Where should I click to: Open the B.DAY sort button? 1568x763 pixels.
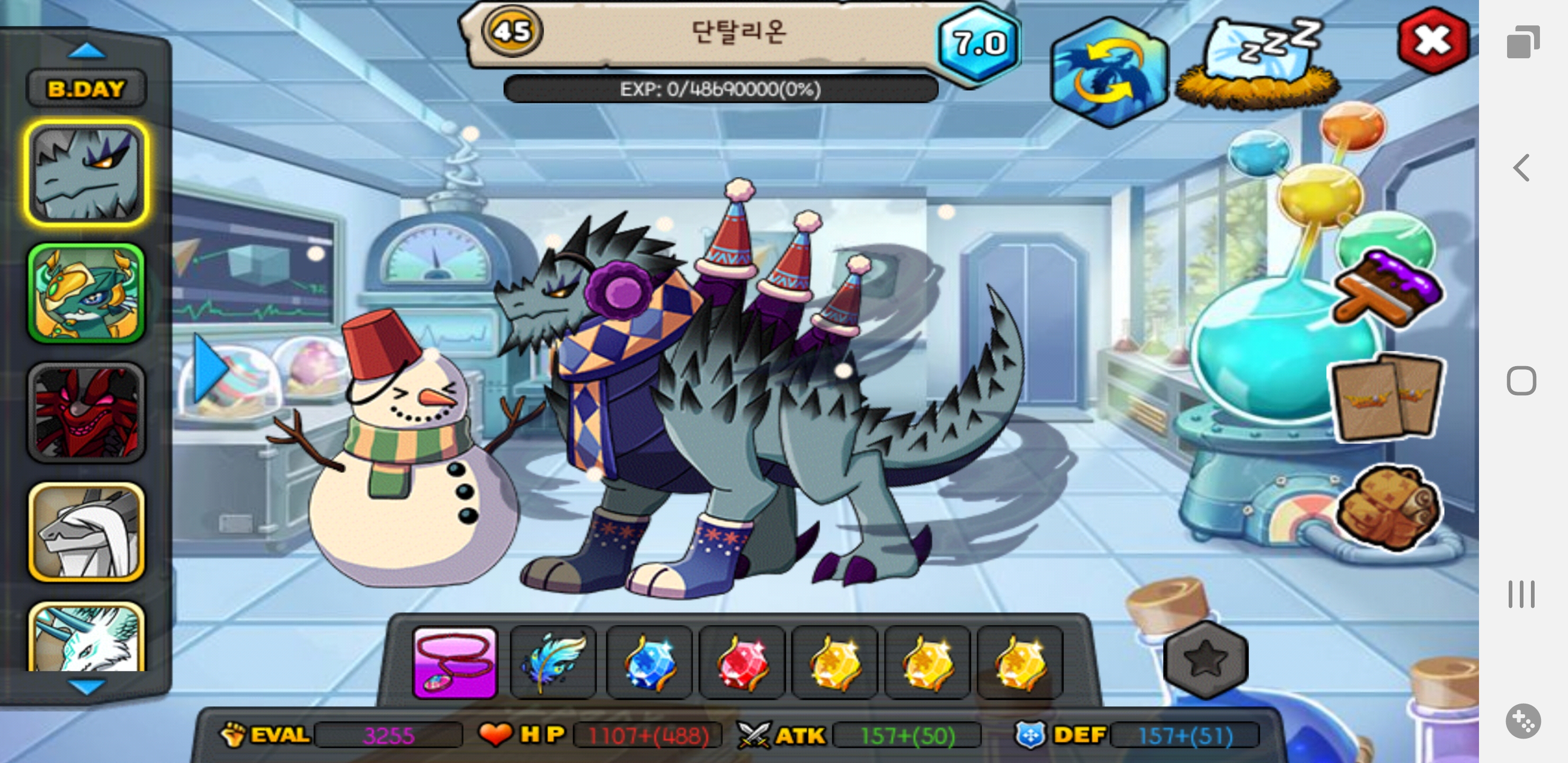86,89
